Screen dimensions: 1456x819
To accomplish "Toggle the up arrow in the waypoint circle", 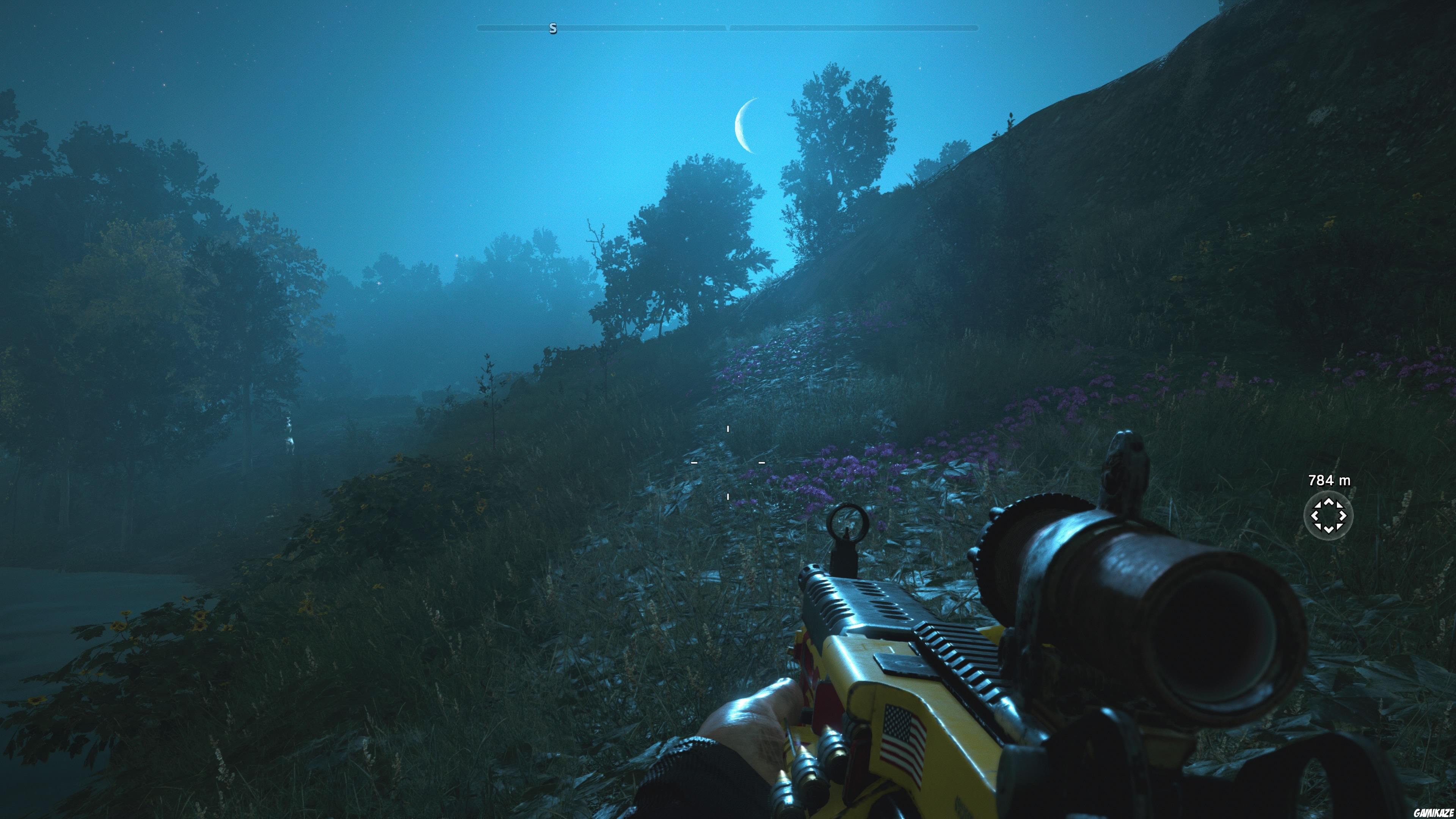I will pos(1329,502).
